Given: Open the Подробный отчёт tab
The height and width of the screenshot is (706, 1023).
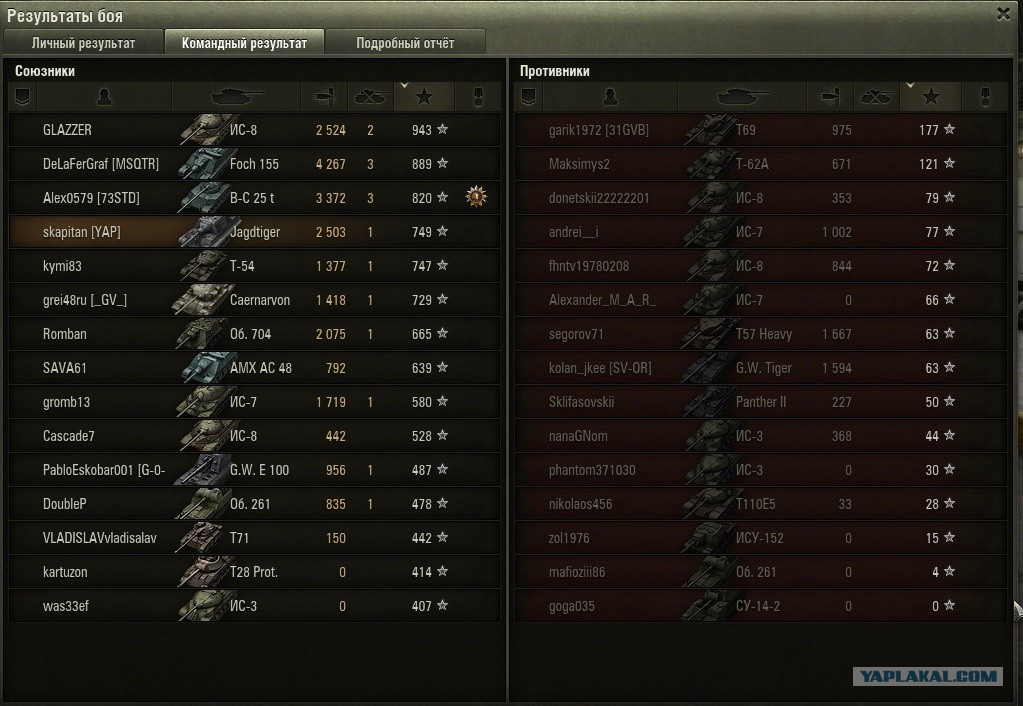Looking at the screenshot, I should (x=404, y=43).
